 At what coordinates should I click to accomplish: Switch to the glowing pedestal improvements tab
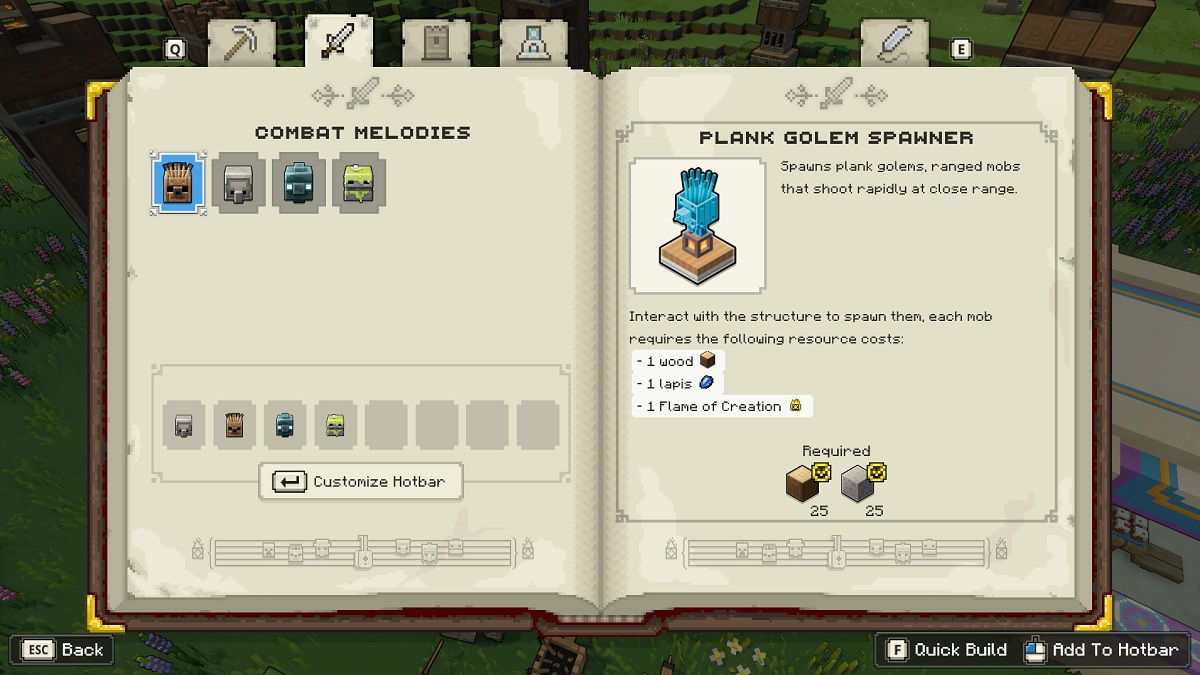[534, 44]
